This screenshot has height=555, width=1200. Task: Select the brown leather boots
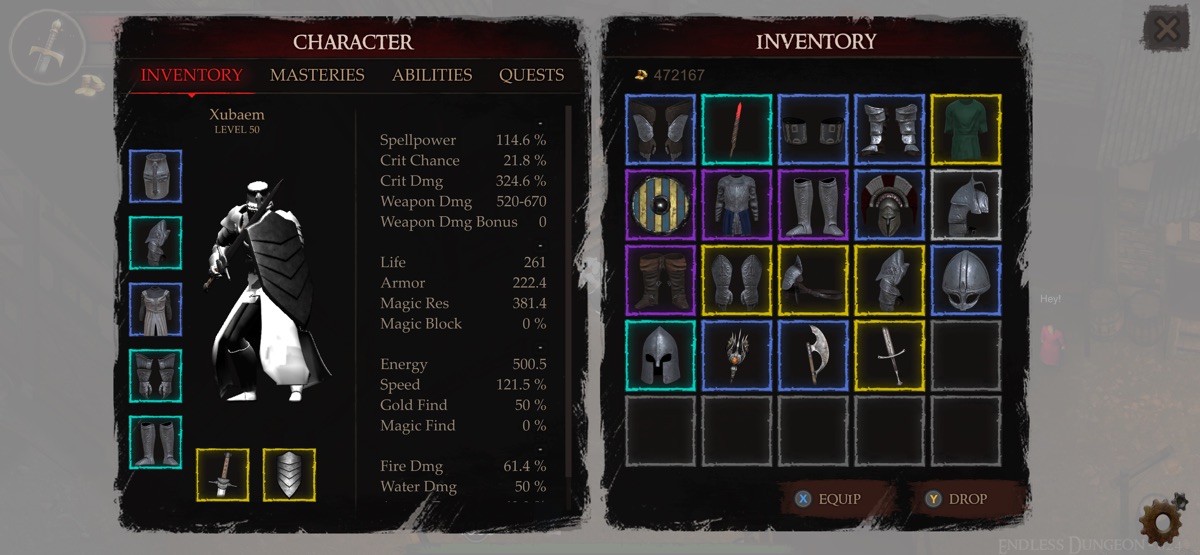[660, 279]
